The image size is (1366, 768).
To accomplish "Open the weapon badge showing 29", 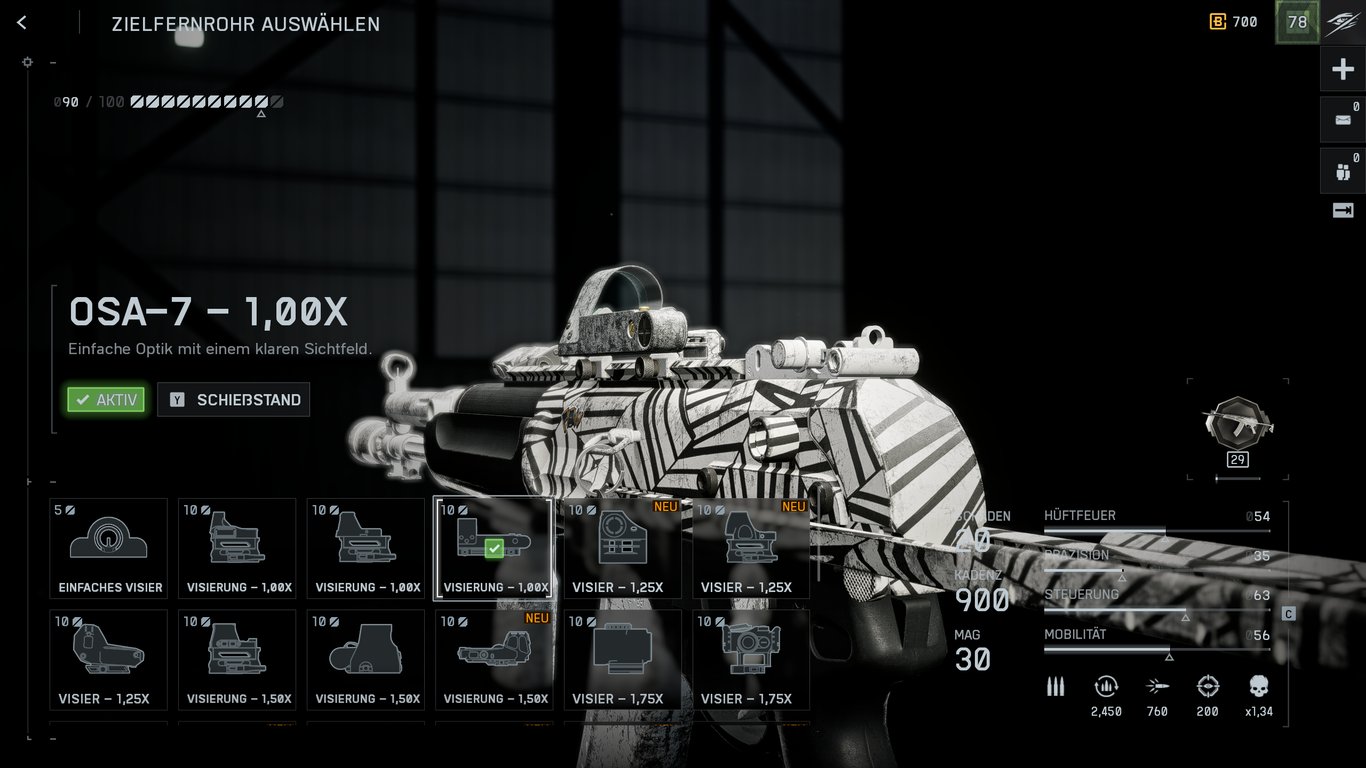I will (1238, 425).
